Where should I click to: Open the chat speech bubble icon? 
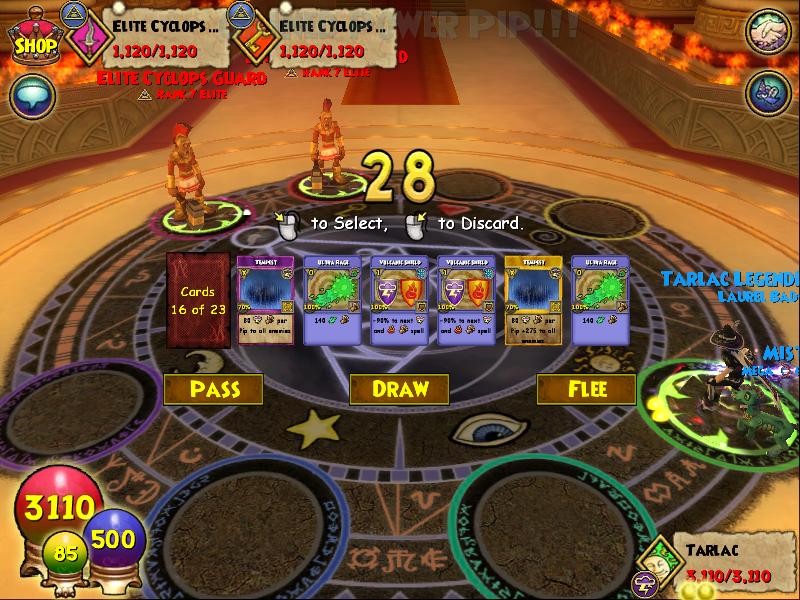tap(30, 97)
